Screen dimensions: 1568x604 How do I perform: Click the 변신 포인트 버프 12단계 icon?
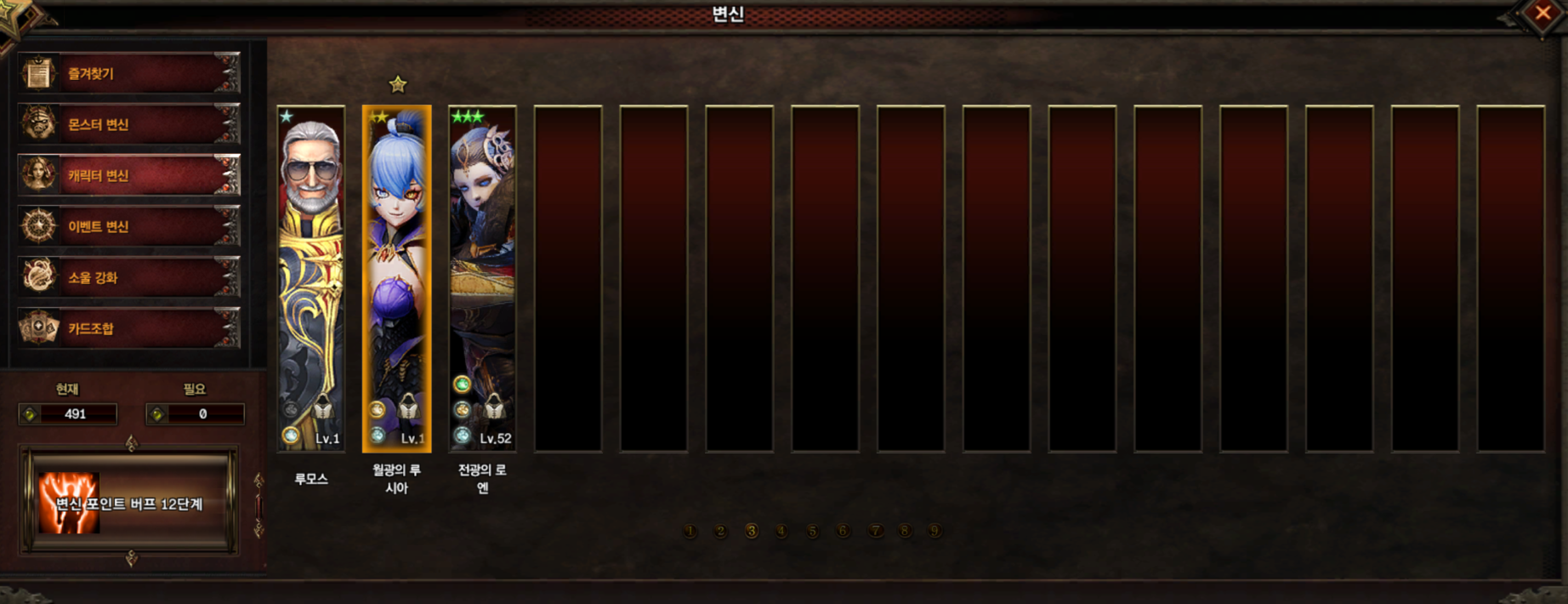coord(69,503)
